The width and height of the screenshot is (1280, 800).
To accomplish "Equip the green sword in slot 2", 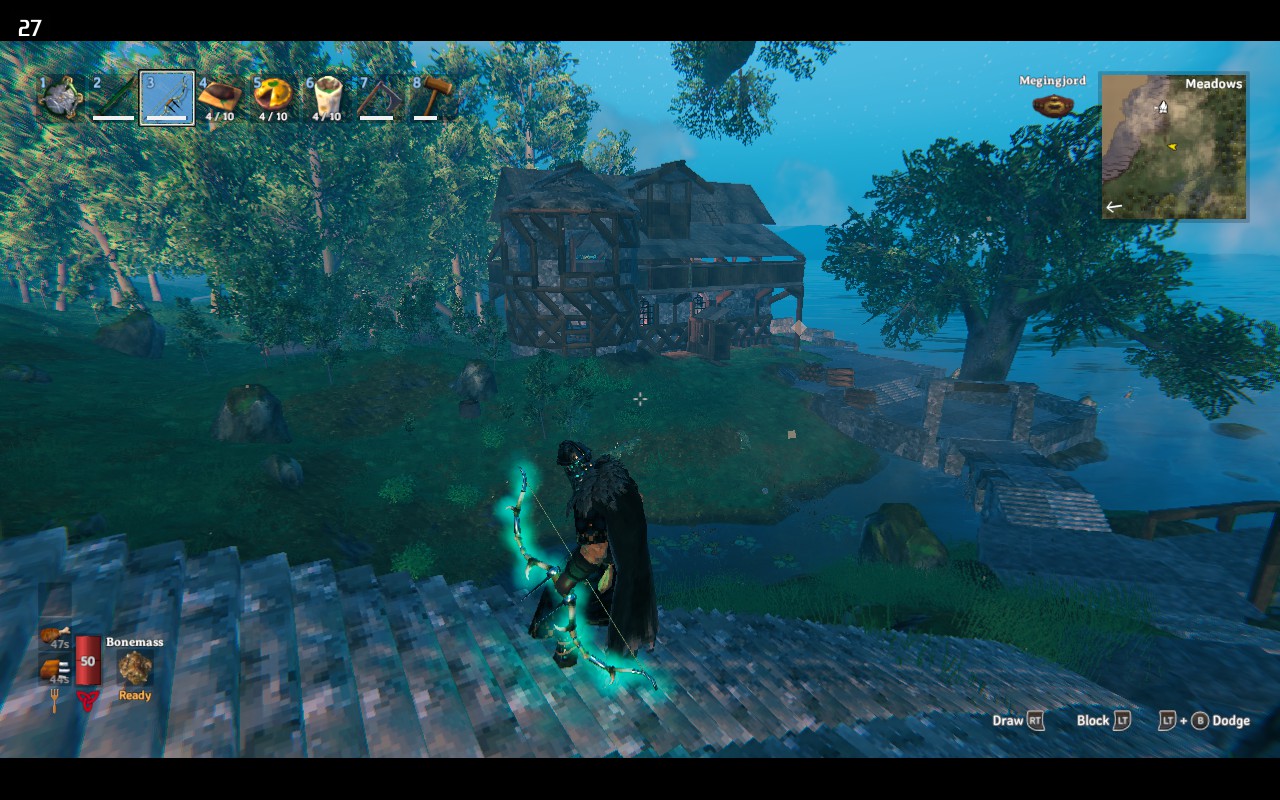I will tap(113, 97).
